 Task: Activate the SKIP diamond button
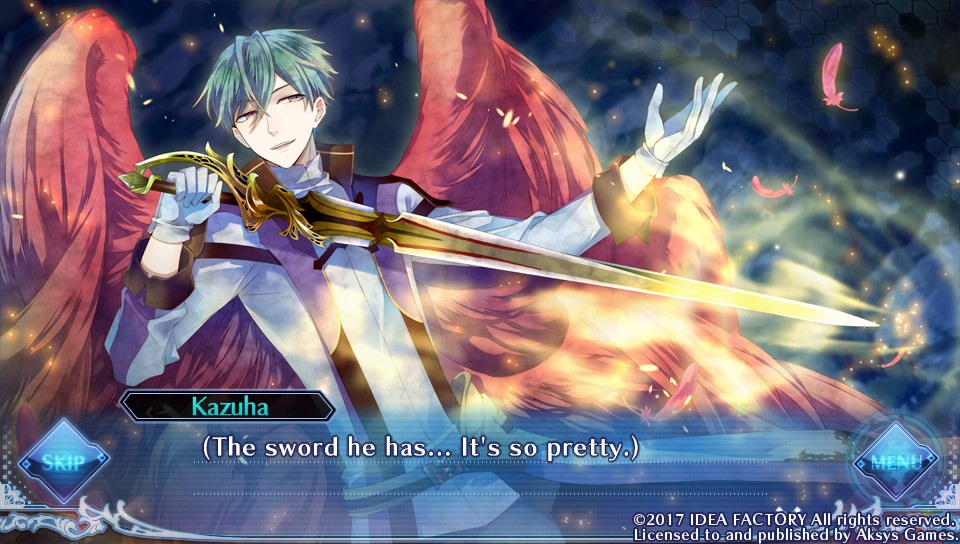(x=62, y=461)
